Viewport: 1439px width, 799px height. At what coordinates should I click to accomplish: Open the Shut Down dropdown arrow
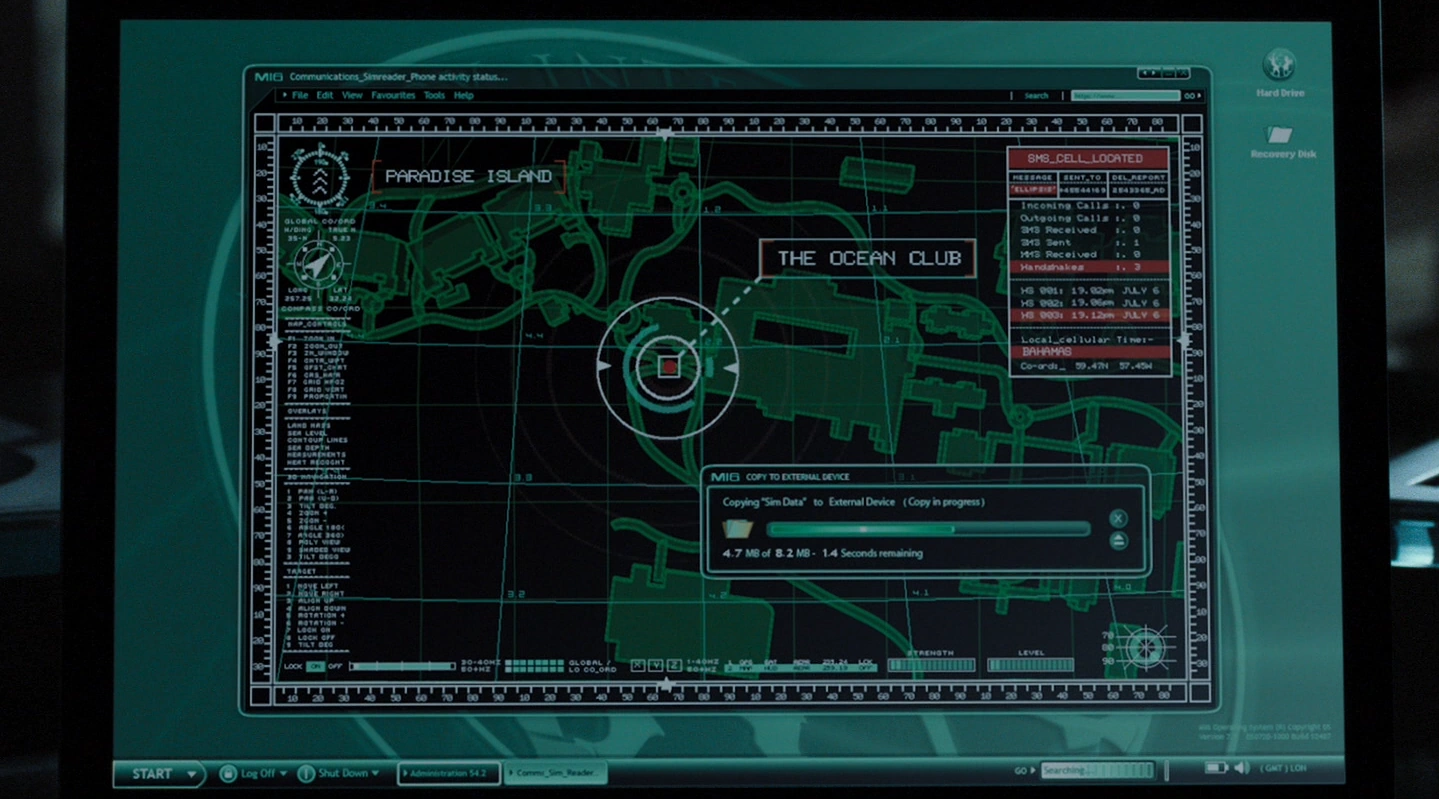375,772
